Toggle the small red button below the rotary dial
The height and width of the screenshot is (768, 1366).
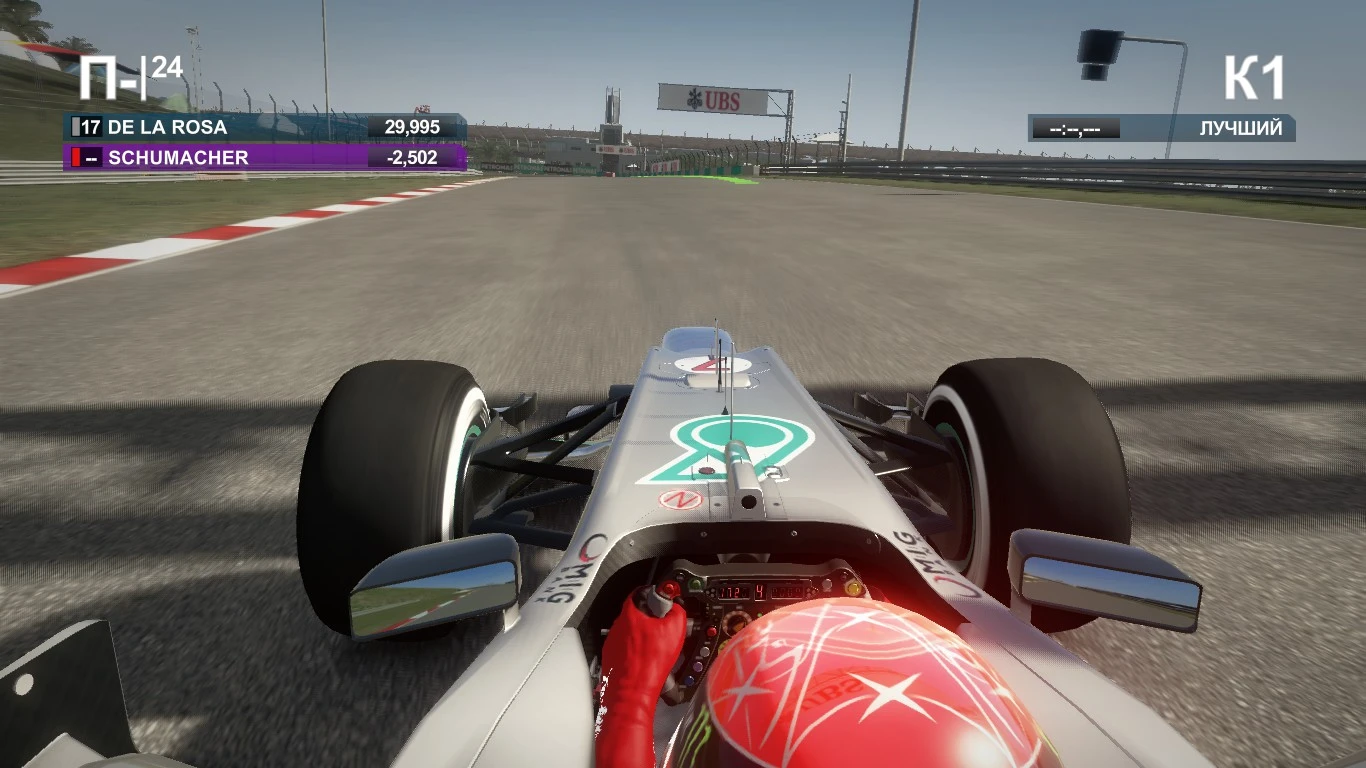[x=711, y=631]
